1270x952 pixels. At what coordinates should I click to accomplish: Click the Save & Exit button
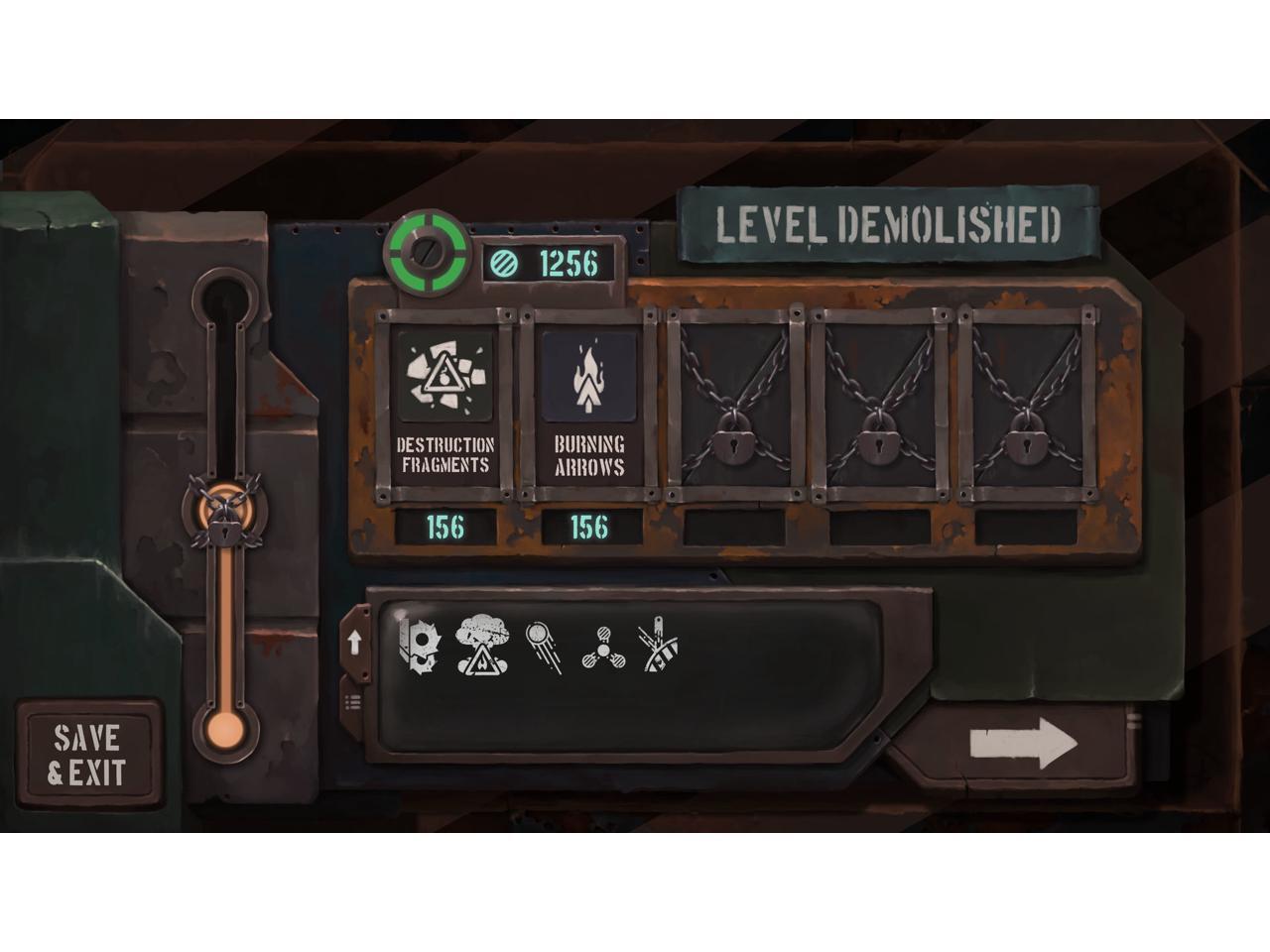[87, 755]
